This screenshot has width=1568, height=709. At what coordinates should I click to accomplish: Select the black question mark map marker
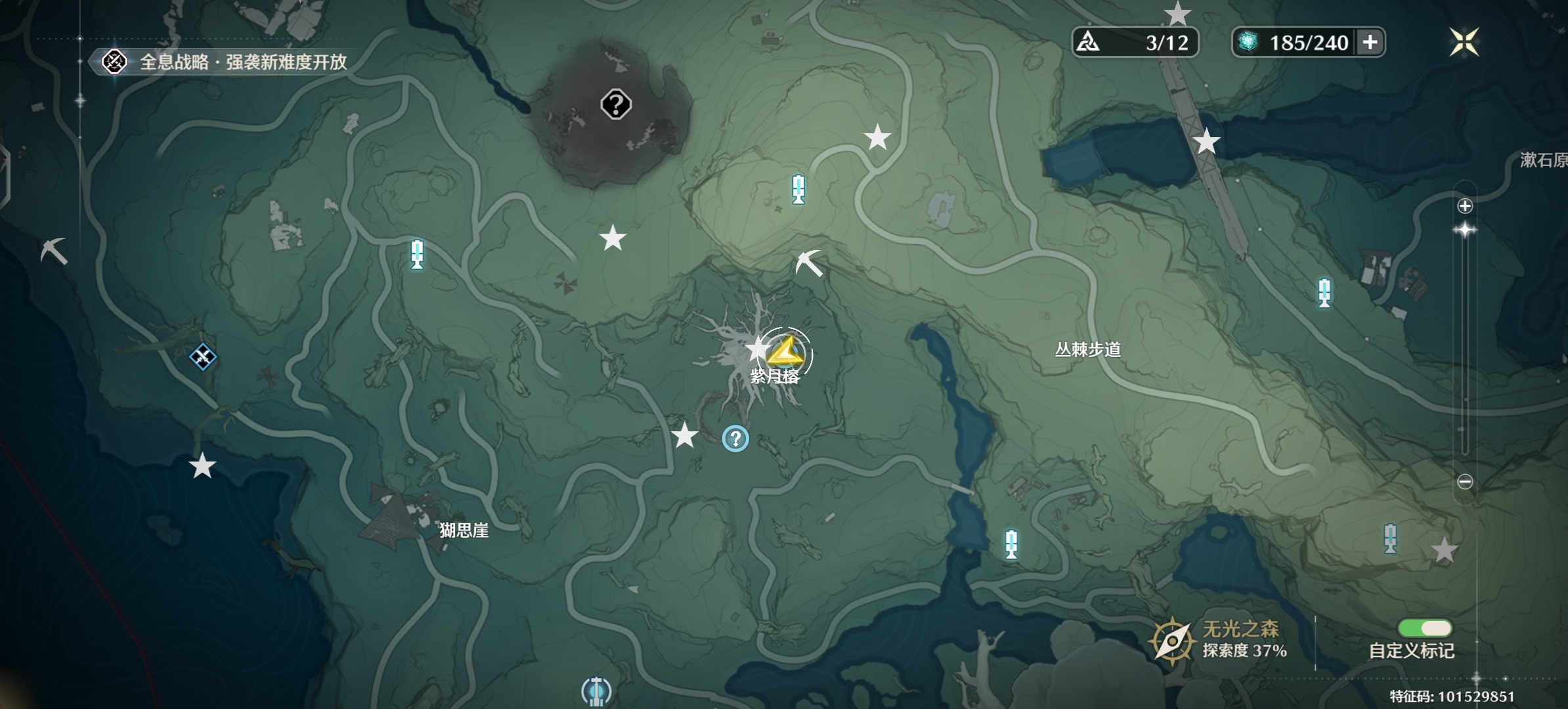pos(616,104)
